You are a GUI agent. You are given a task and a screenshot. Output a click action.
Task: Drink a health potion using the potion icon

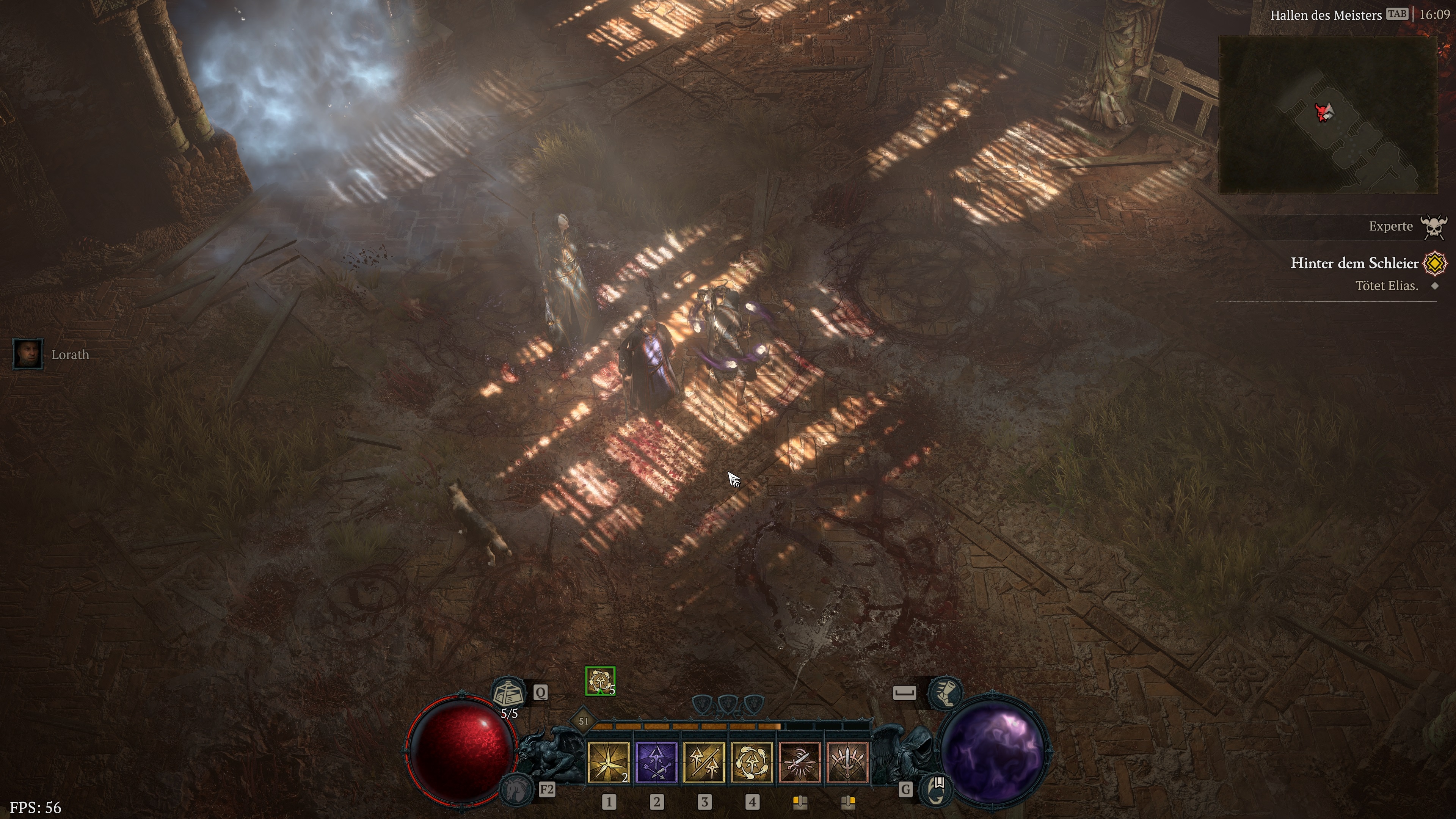coord(509,692)
